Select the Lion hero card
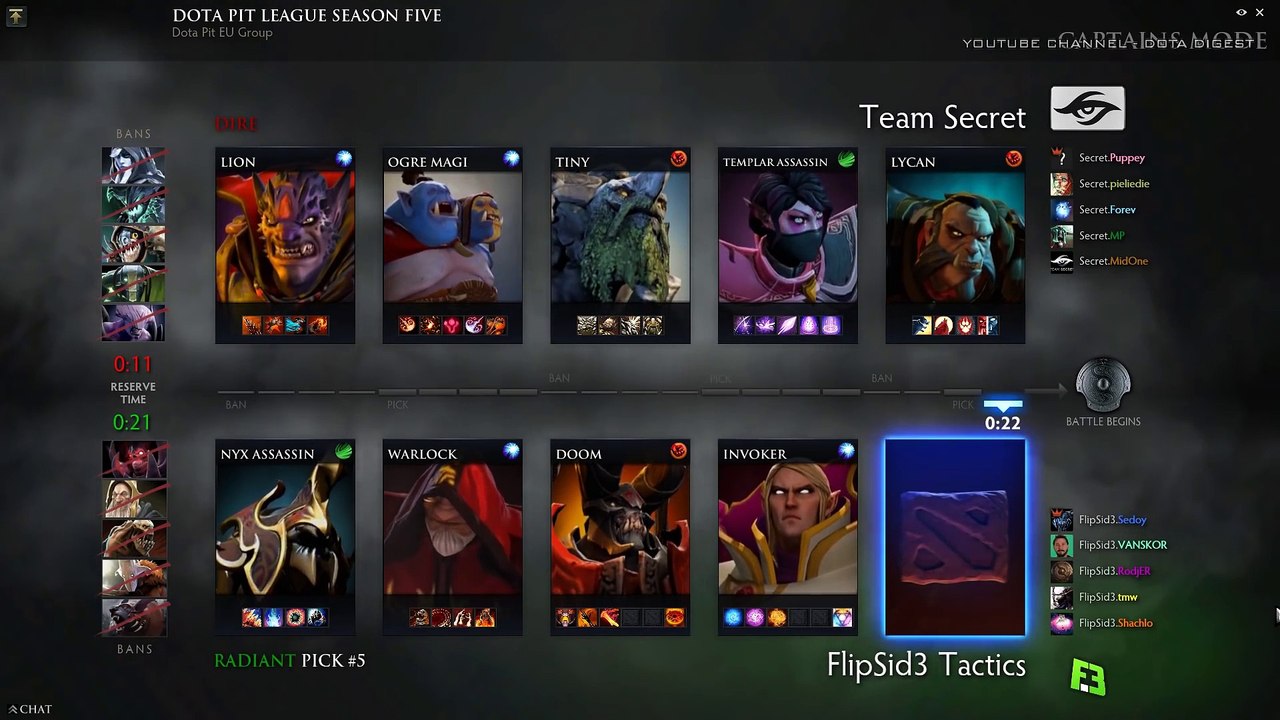 [x=285, y=246]
